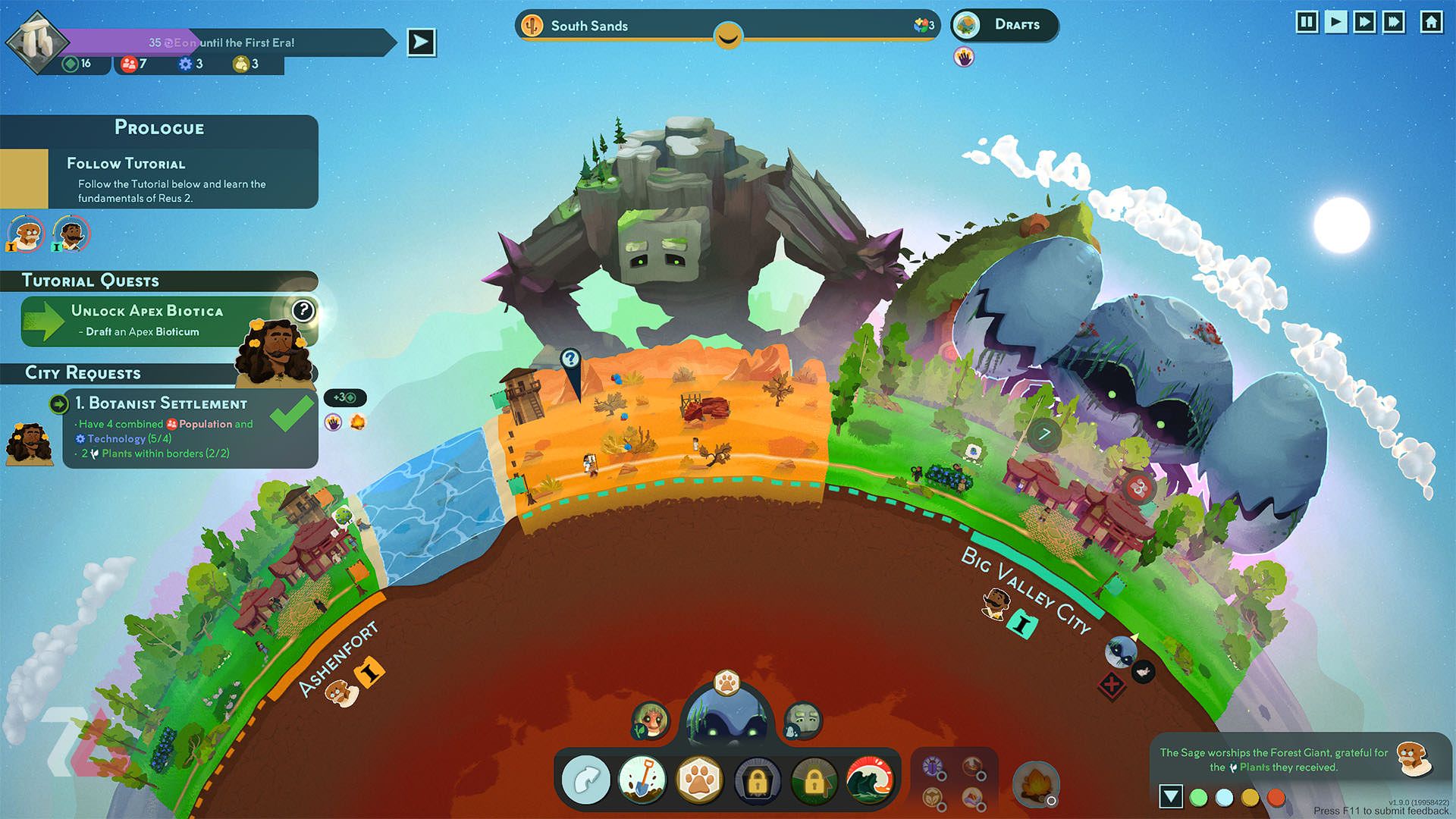Viewport: 1456px width, 819px height.
Task: Pause the game
Action: (1307, 22)
